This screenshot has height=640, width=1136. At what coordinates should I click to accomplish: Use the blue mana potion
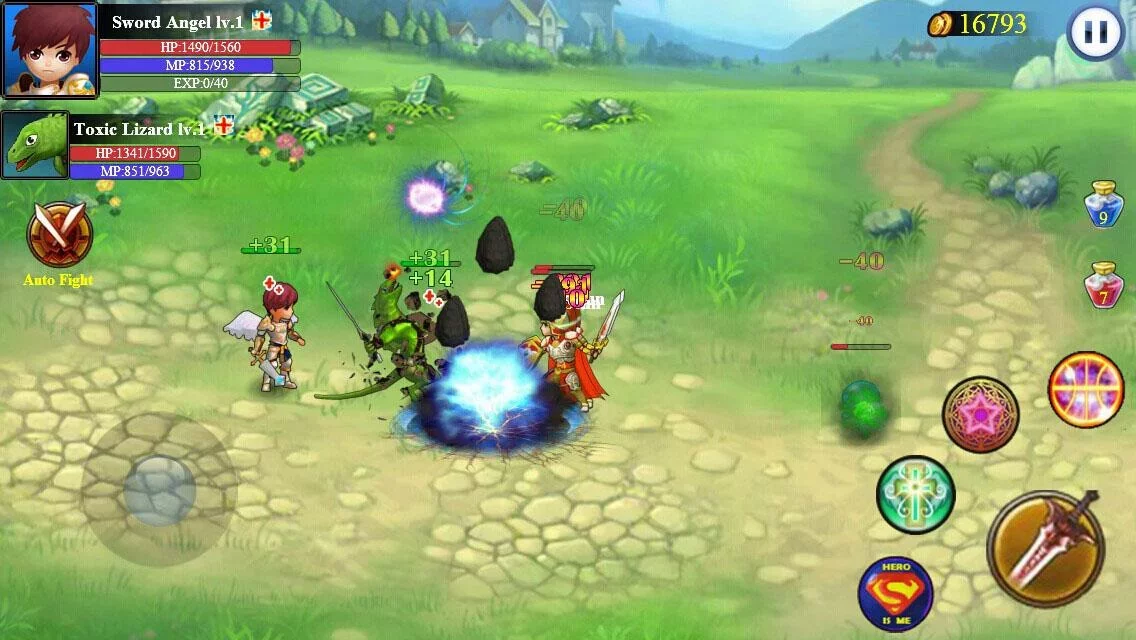point(1104,203)
